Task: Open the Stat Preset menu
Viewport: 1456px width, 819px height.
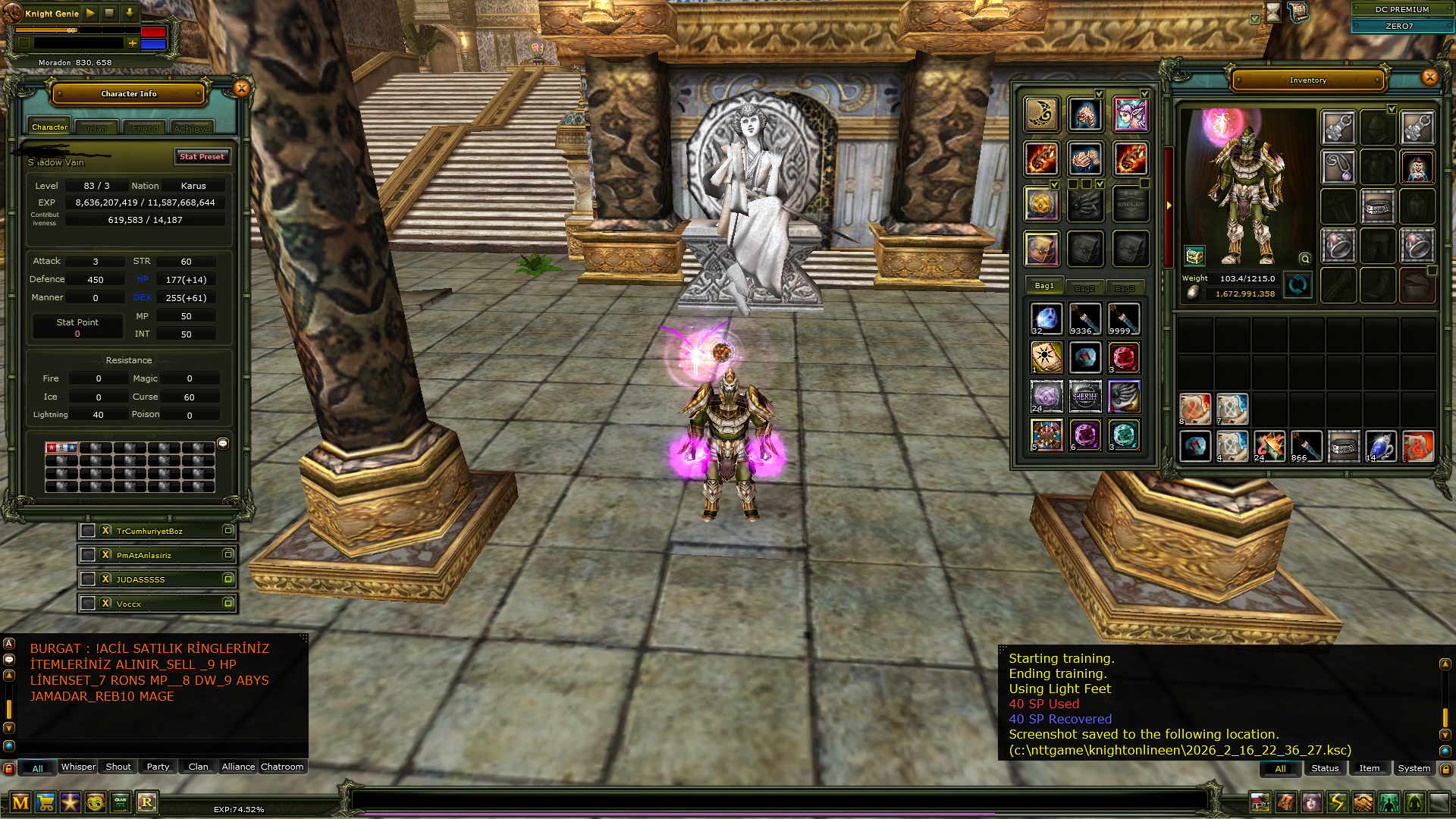Action: (202, 156)
